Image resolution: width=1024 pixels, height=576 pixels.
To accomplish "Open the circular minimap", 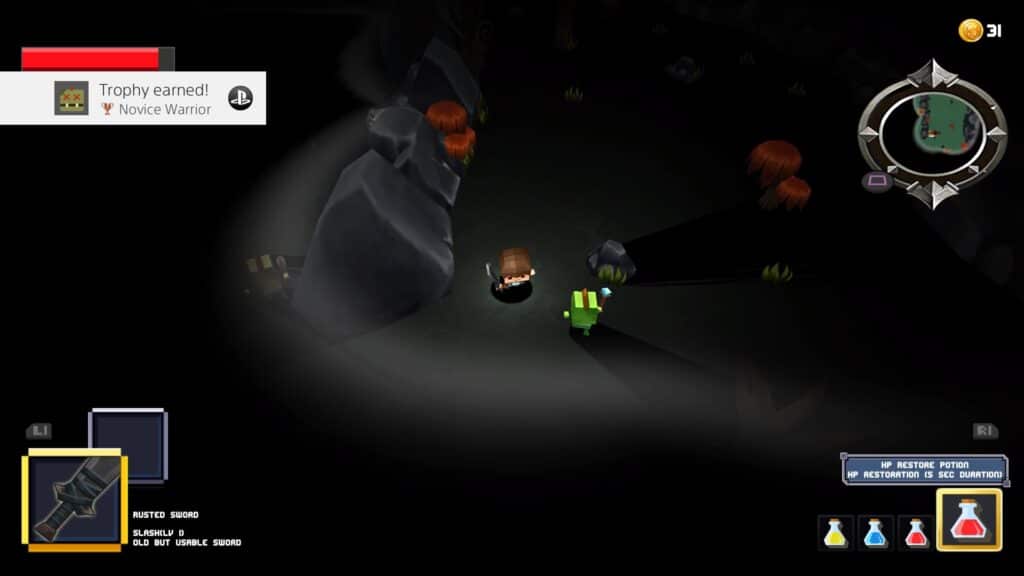I will coord(931,134).
